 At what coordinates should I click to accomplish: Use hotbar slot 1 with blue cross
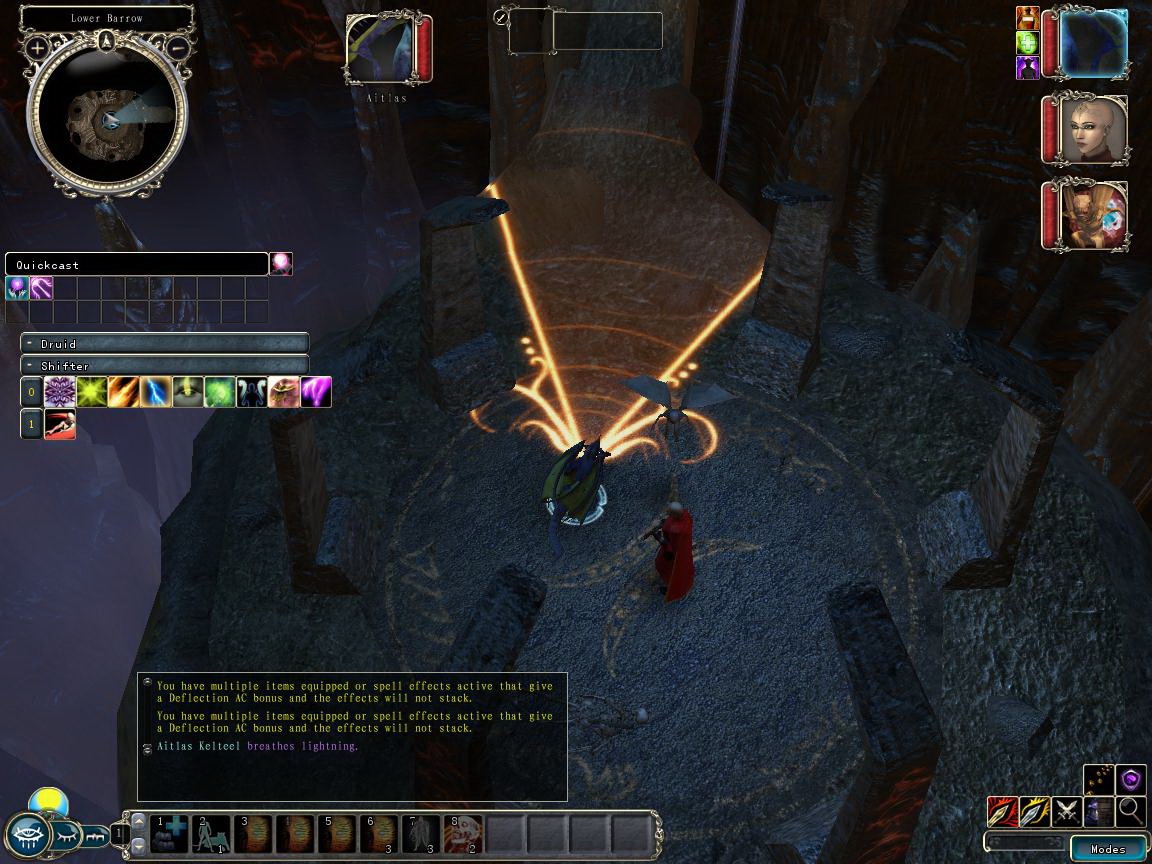[x=169, y=833]
